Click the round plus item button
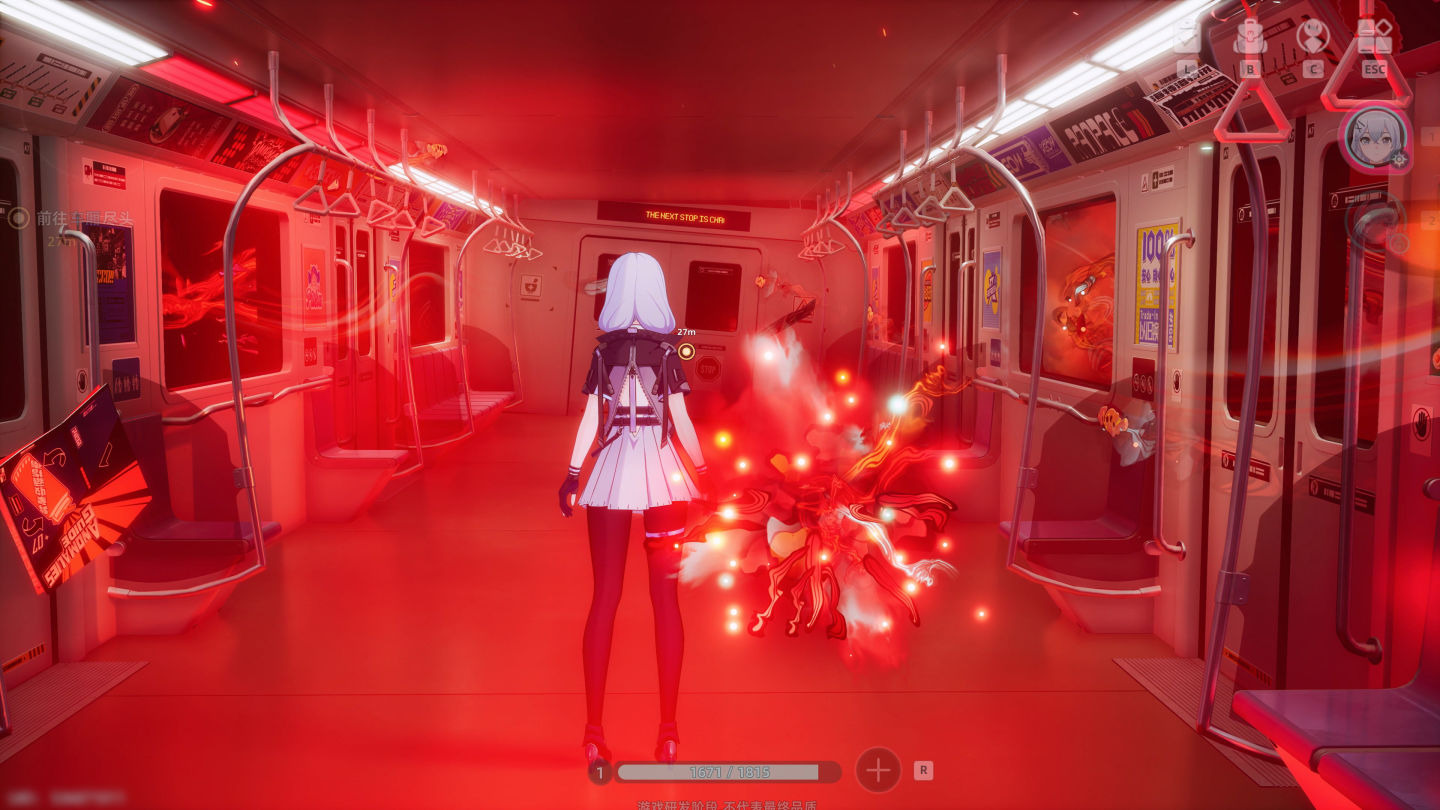Screen dimensions: 1440x810 pos(877,770)
